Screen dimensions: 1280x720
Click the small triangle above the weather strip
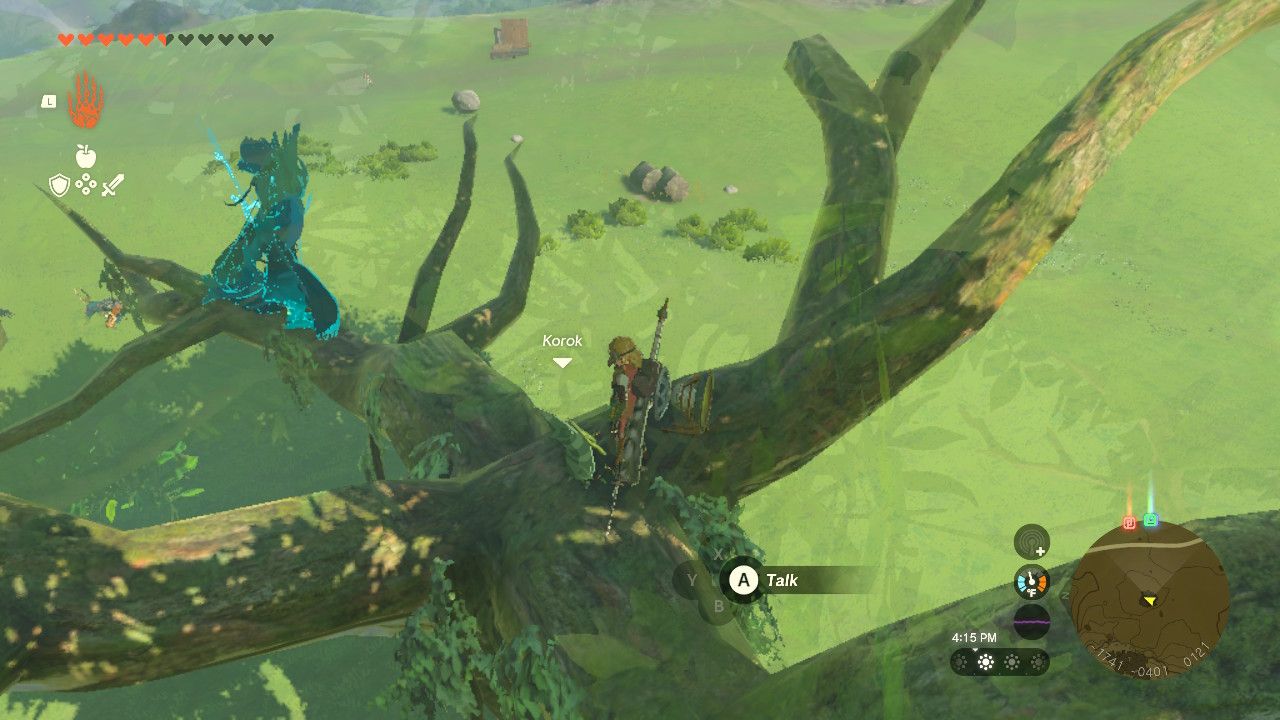point(975,649)
